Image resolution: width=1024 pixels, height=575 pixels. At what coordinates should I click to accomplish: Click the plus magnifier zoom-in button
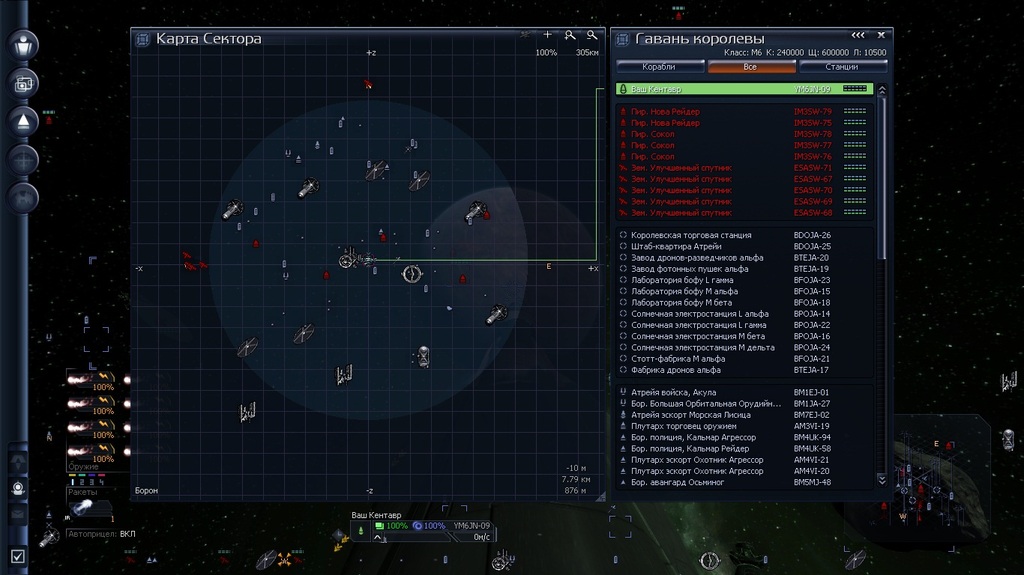tap(569, 36)
